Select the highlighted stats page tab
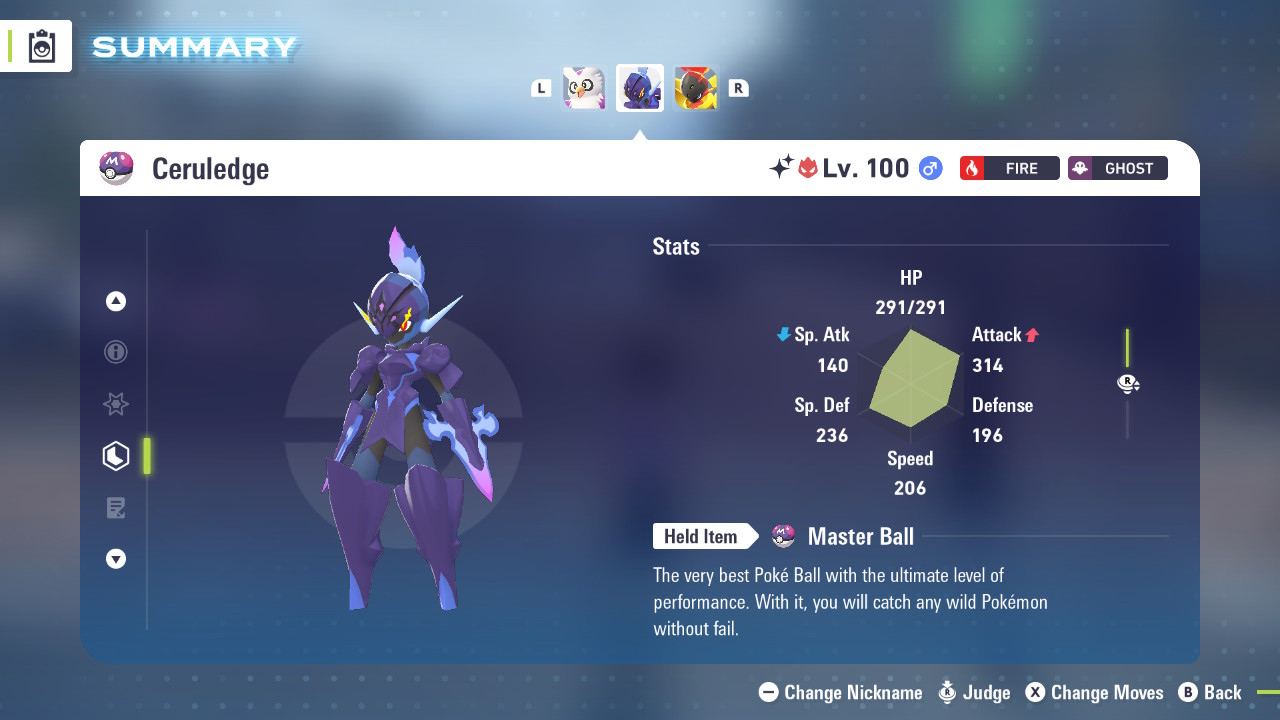This screenshot has width=1280, height=720. tap(116, 456)
